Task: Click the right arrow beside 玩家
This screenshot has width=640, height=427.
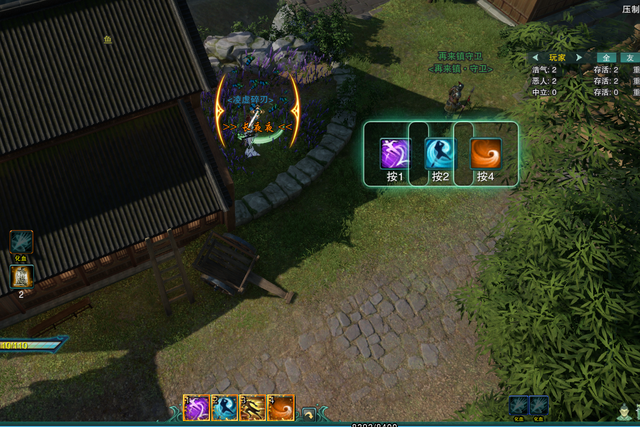Action: (x=578, y=57)
